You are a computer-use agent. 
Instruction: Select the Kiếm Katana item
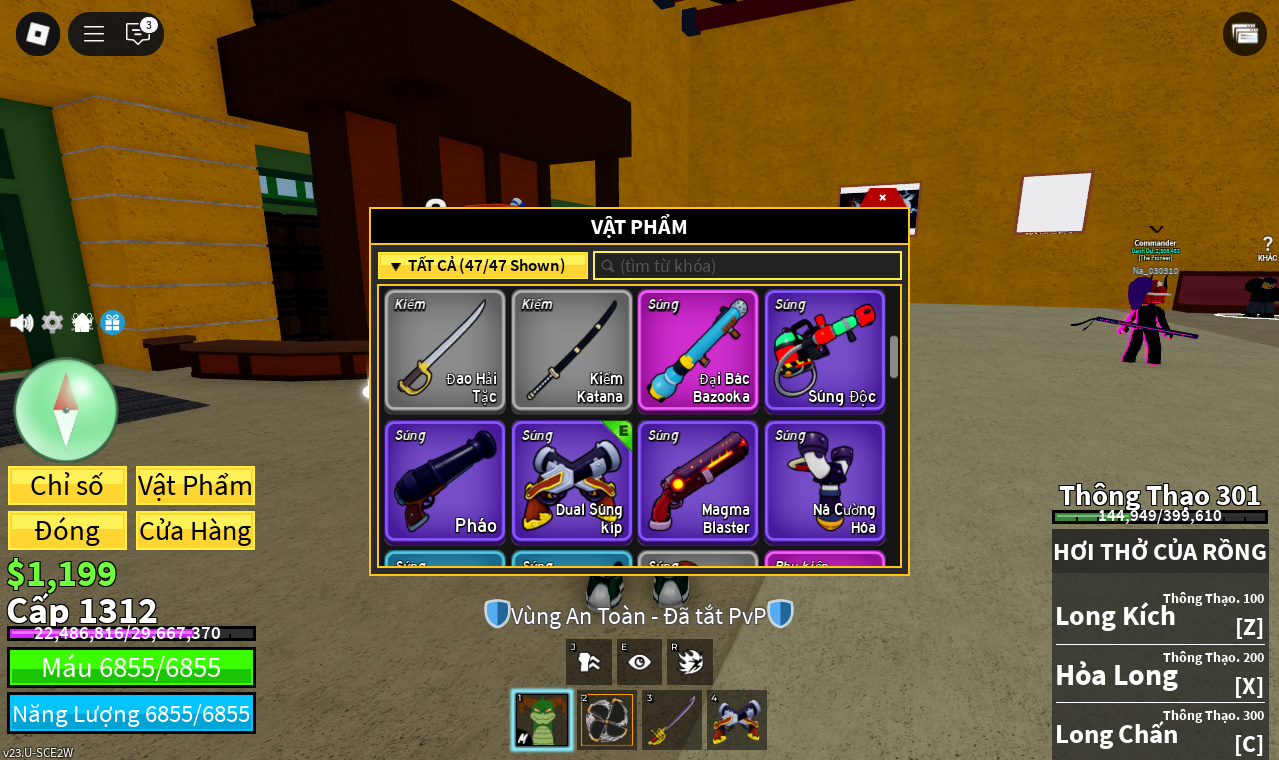(x=572, y=351)
